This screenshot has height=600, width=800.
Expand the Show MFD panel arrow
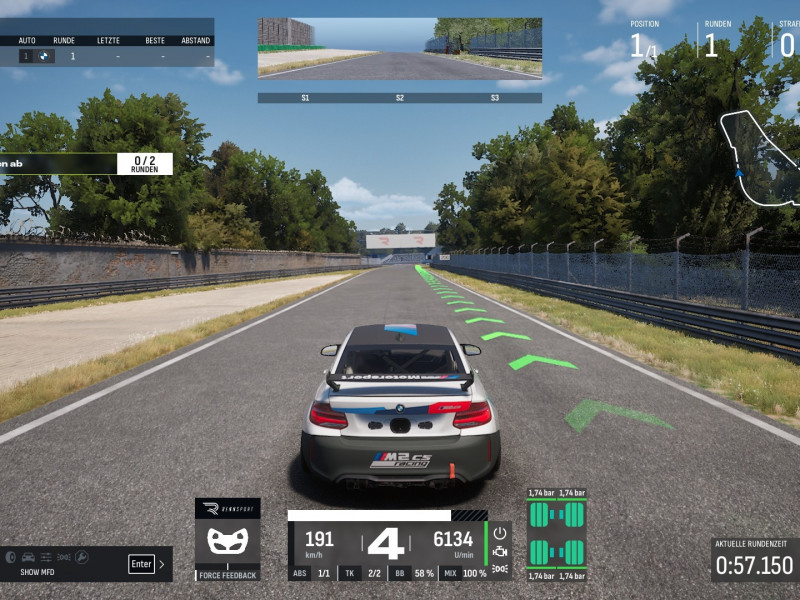[x=162, y=564]
